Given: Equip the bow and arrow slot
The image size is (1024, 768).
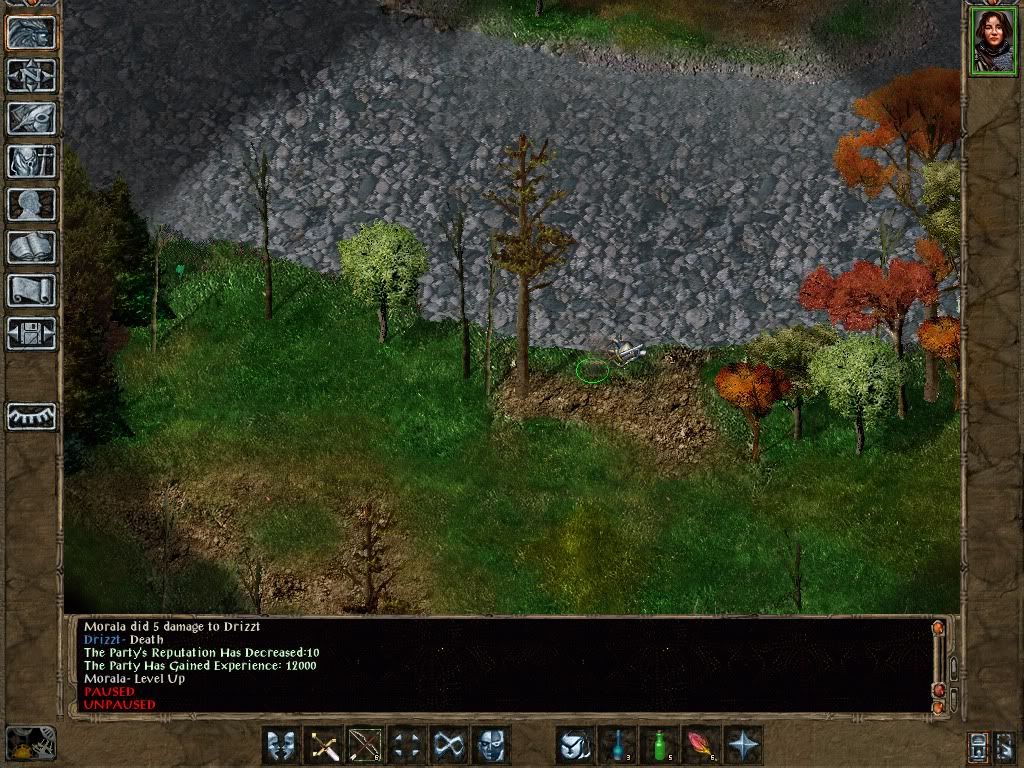Looking at the screenshot, I should pos(366,746).
